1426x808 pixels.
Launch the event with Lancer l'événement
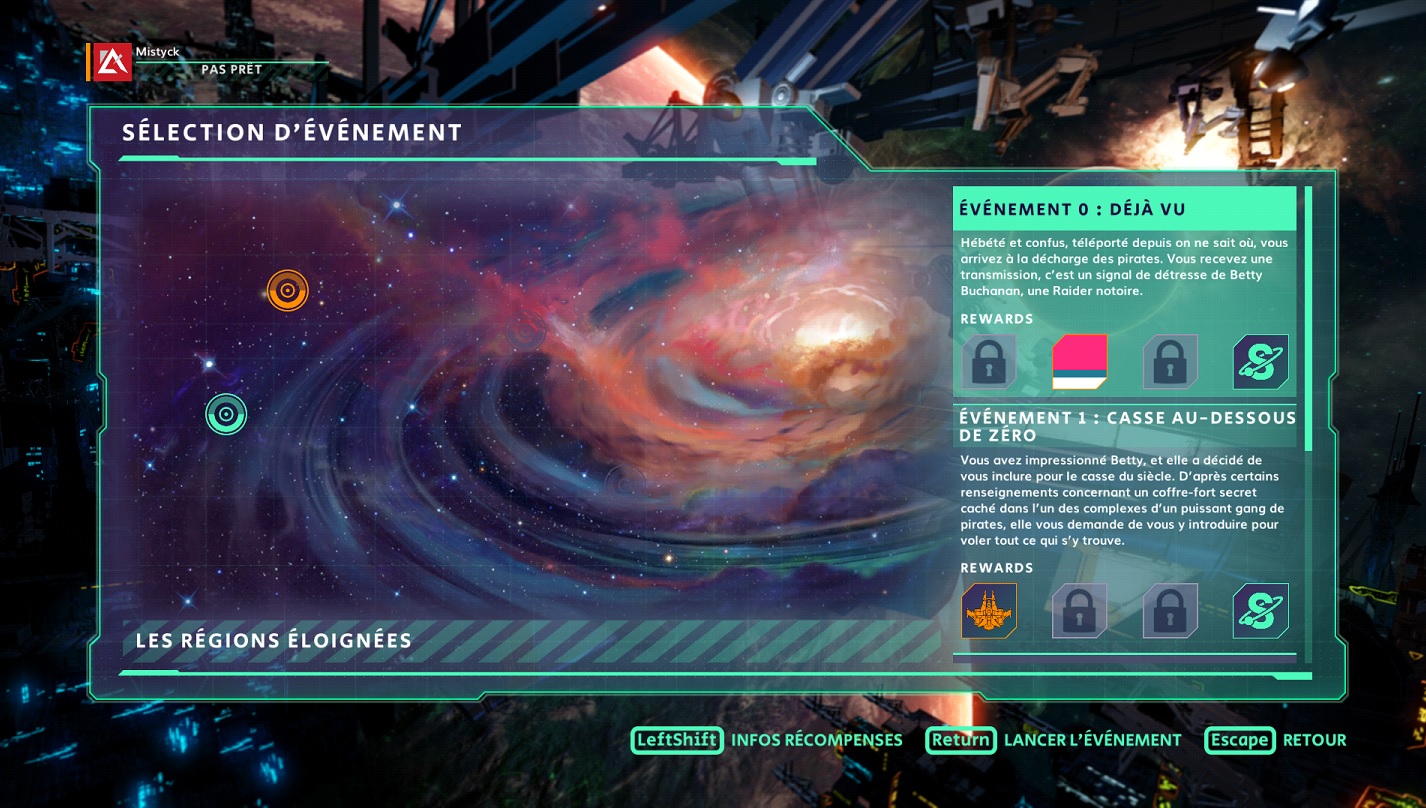pyautogui.click(x=1054, y=740)
